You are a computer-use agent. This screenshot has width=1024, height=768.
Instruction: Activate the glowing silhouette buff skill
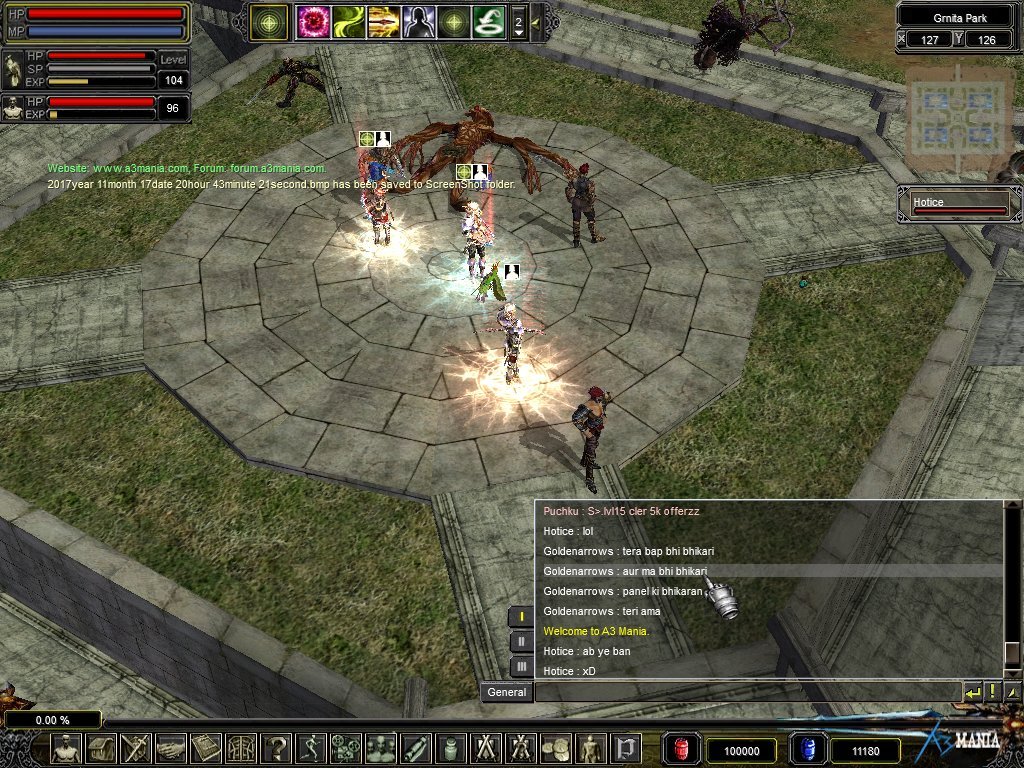coord(418,21)
